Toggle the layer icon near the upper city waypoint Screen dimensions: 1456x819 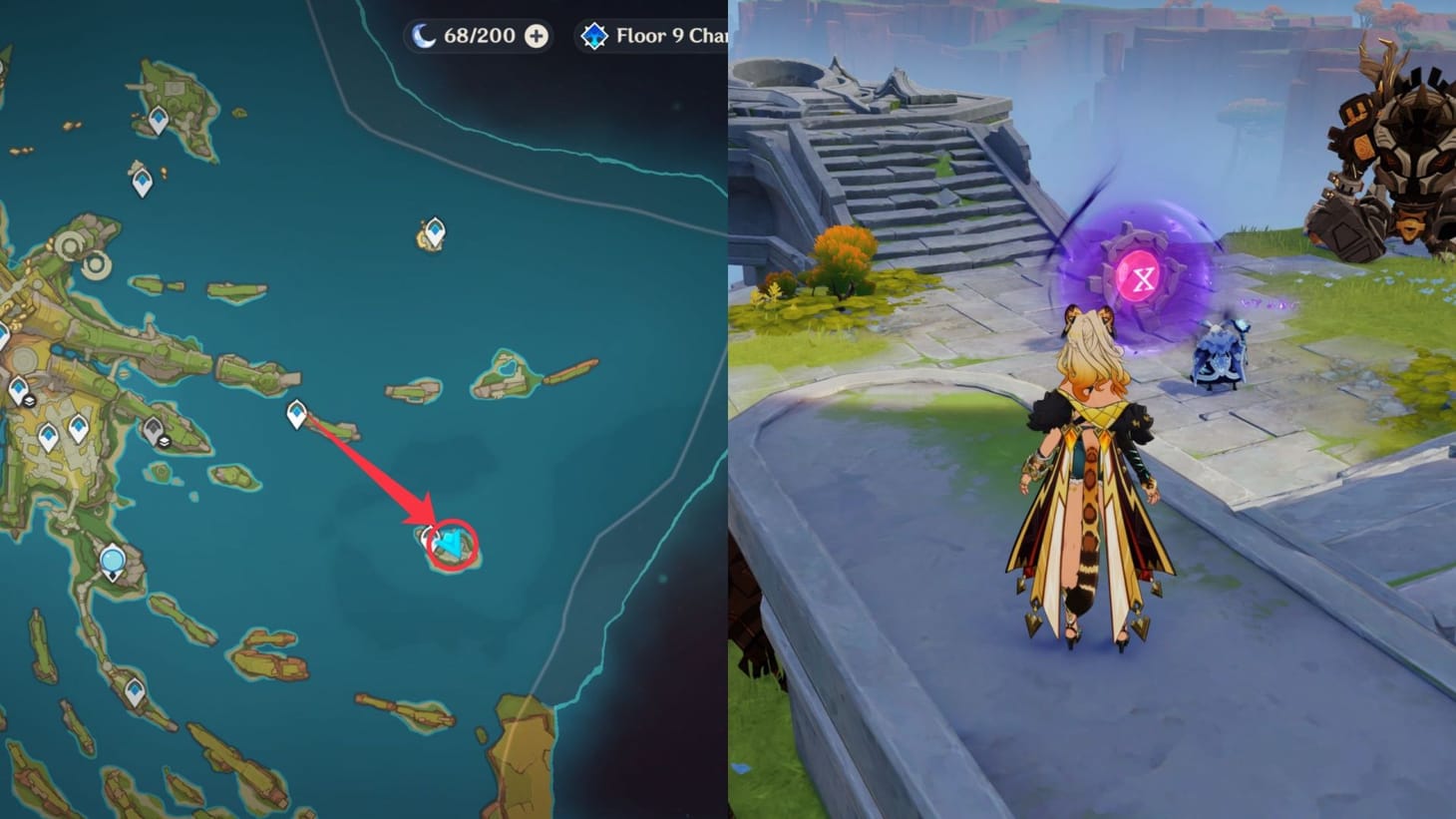coord(30,401)
